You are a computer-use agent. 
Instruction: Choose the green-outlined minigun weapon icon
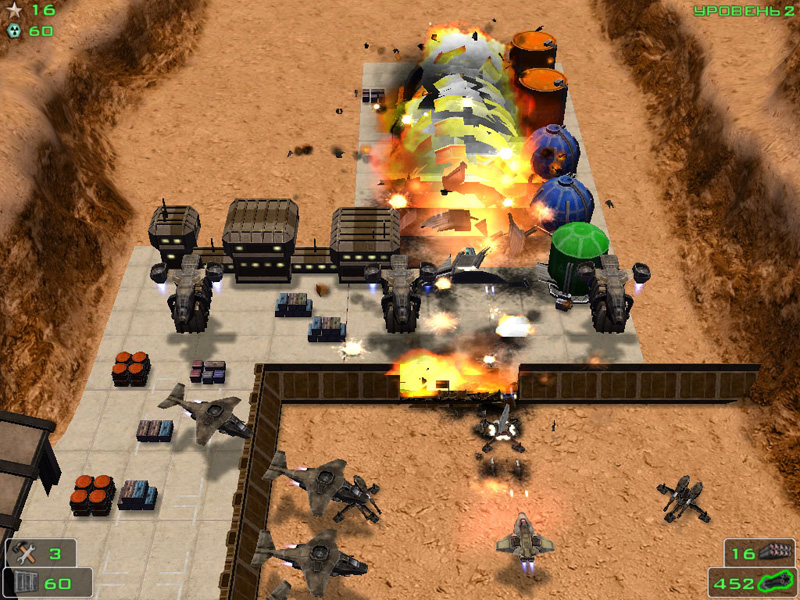pos(776,581)
